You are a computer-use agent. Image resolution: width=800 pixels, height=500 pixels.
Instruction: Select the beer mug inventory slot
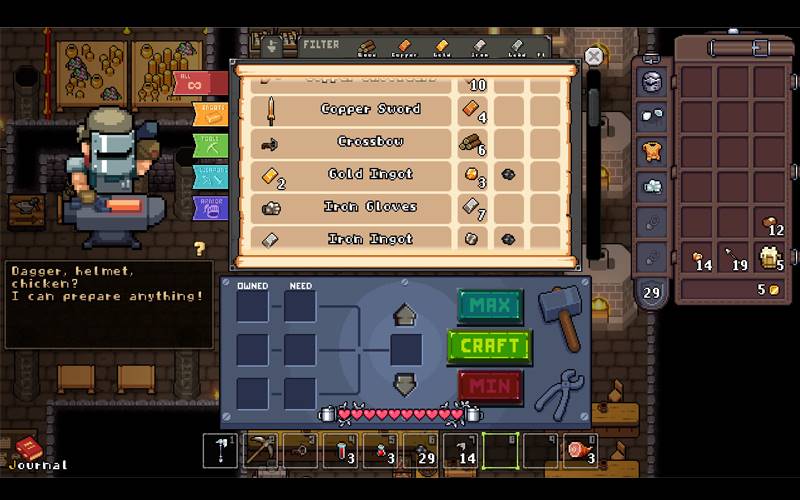pos(769,256)
